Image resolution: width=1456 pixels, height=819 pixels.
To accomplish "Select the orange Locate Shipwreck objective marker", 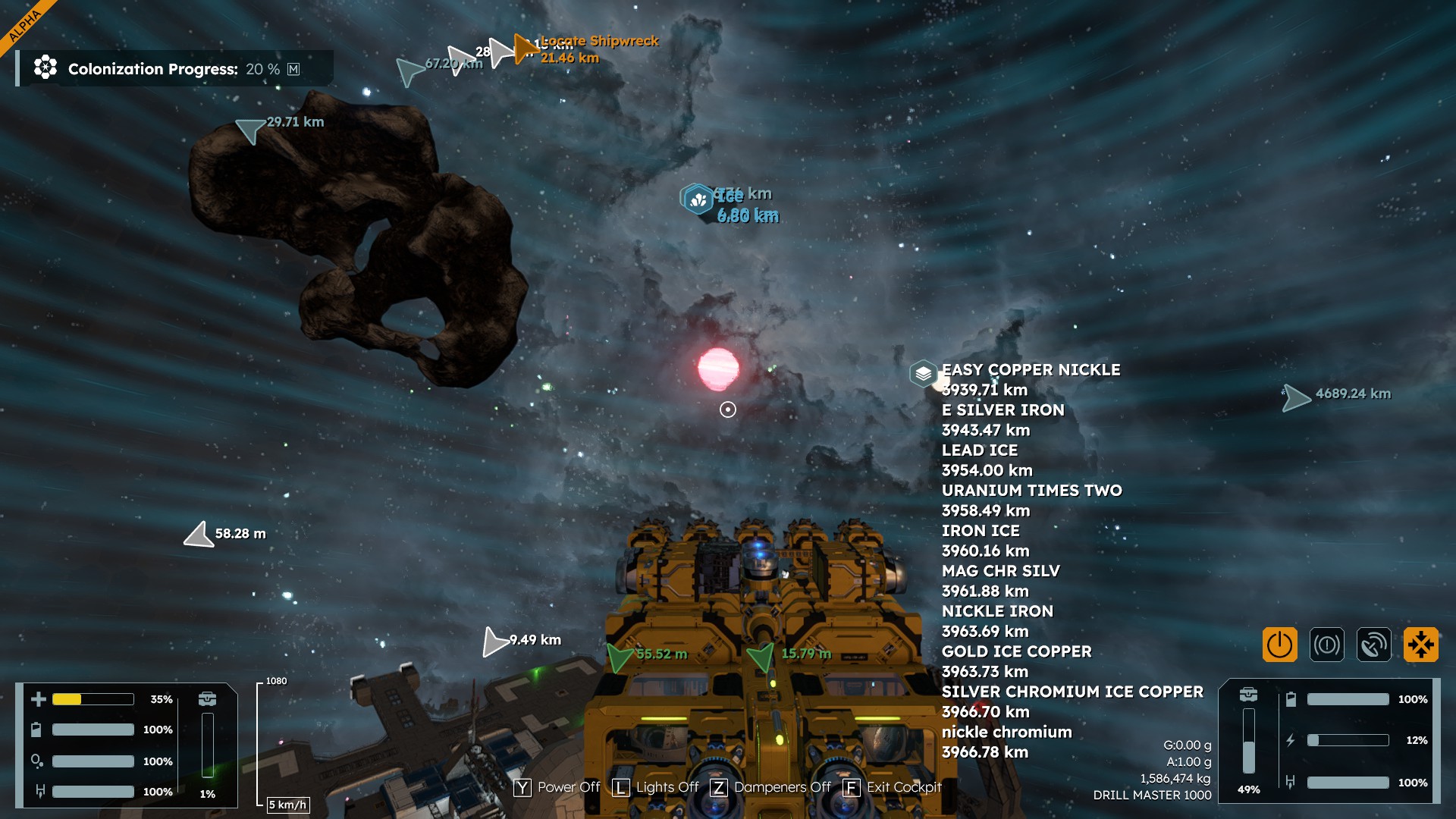I will coord(525,49).
